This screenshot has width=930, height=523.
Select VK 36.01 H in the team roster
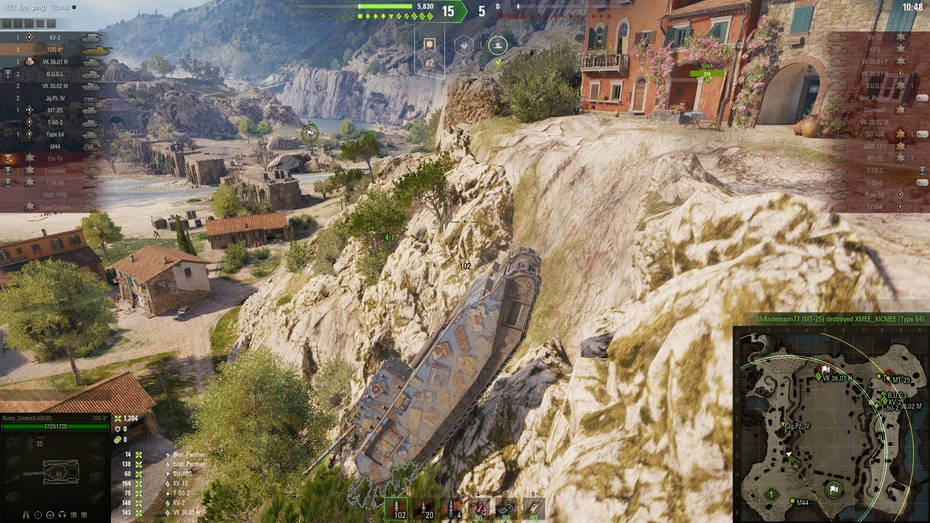point(55,61)
